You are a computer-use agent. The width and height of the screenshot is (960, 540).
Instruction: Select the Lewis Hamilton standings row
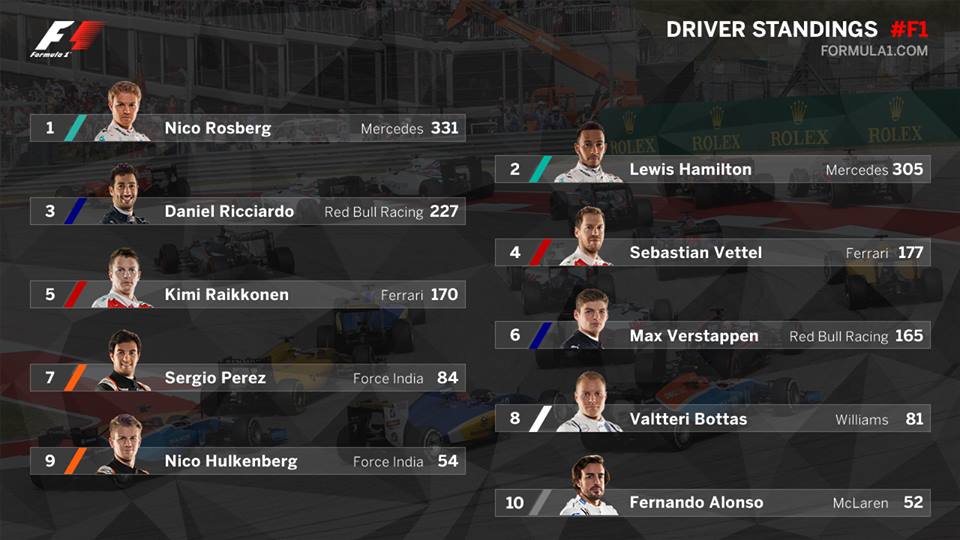pyautogui.click(x=712, y=170)
